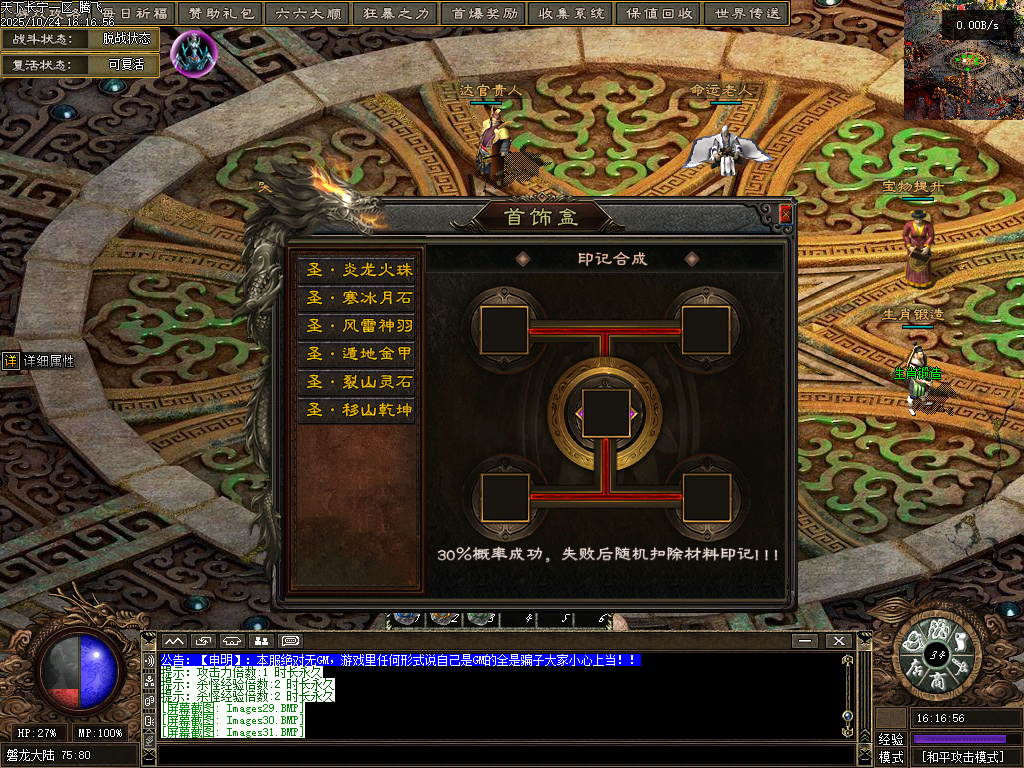This screenshot has height=768, width=1024.
Task: Close the 首饰盒 jewelry box window
Action: click(785, 214)
